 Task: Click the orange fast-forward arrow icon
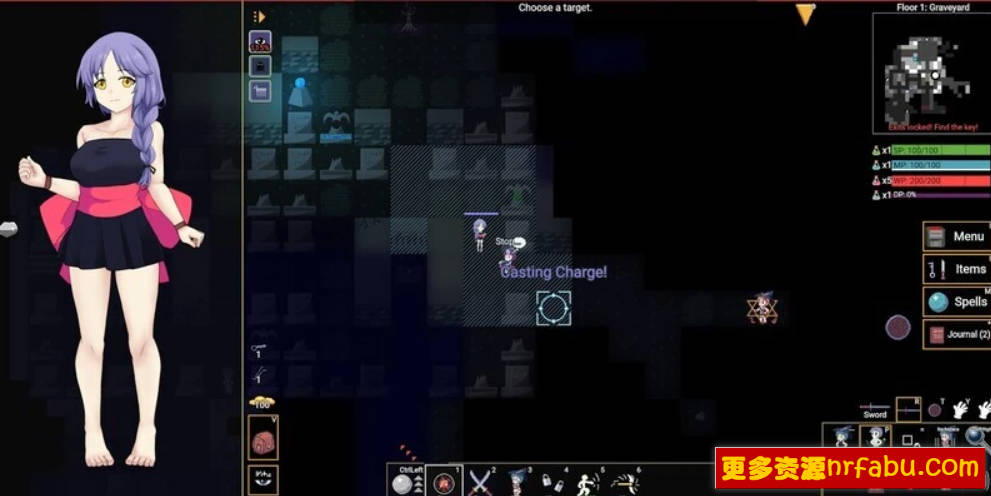pos(259,16)
